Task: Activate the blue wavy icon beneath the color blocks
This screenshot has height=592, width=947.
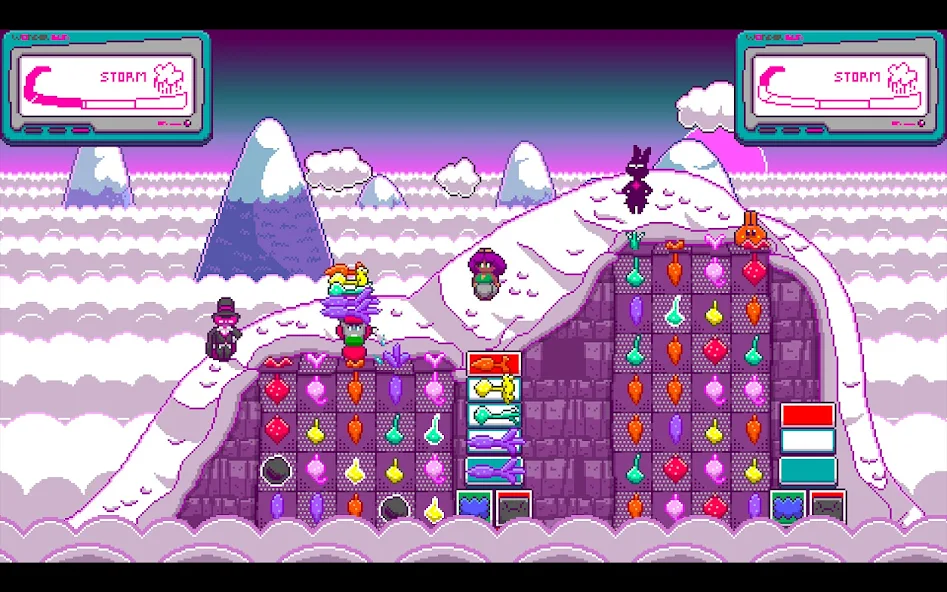Action: tap(789, 506)
